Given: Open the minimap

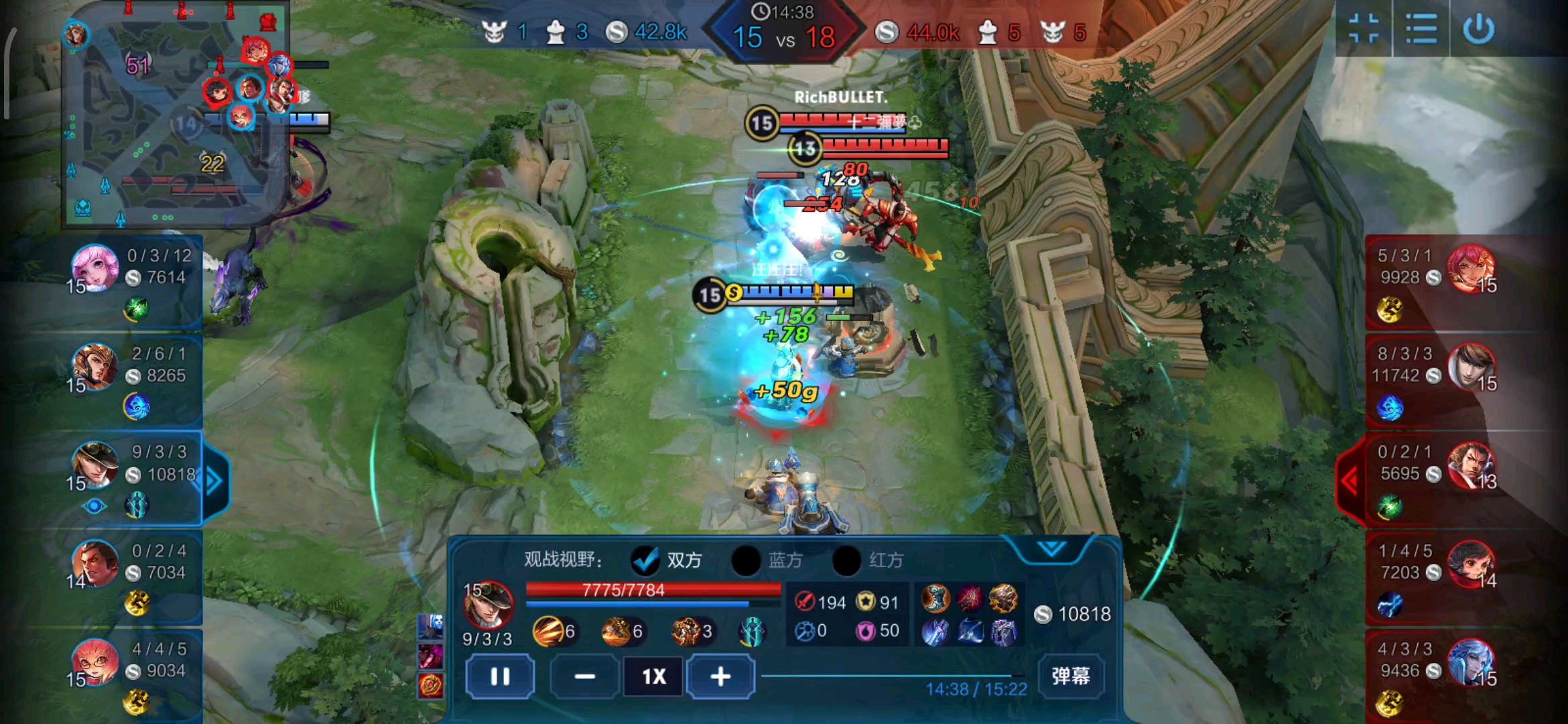Looking at the screenshot, I should tap(176, 114).
